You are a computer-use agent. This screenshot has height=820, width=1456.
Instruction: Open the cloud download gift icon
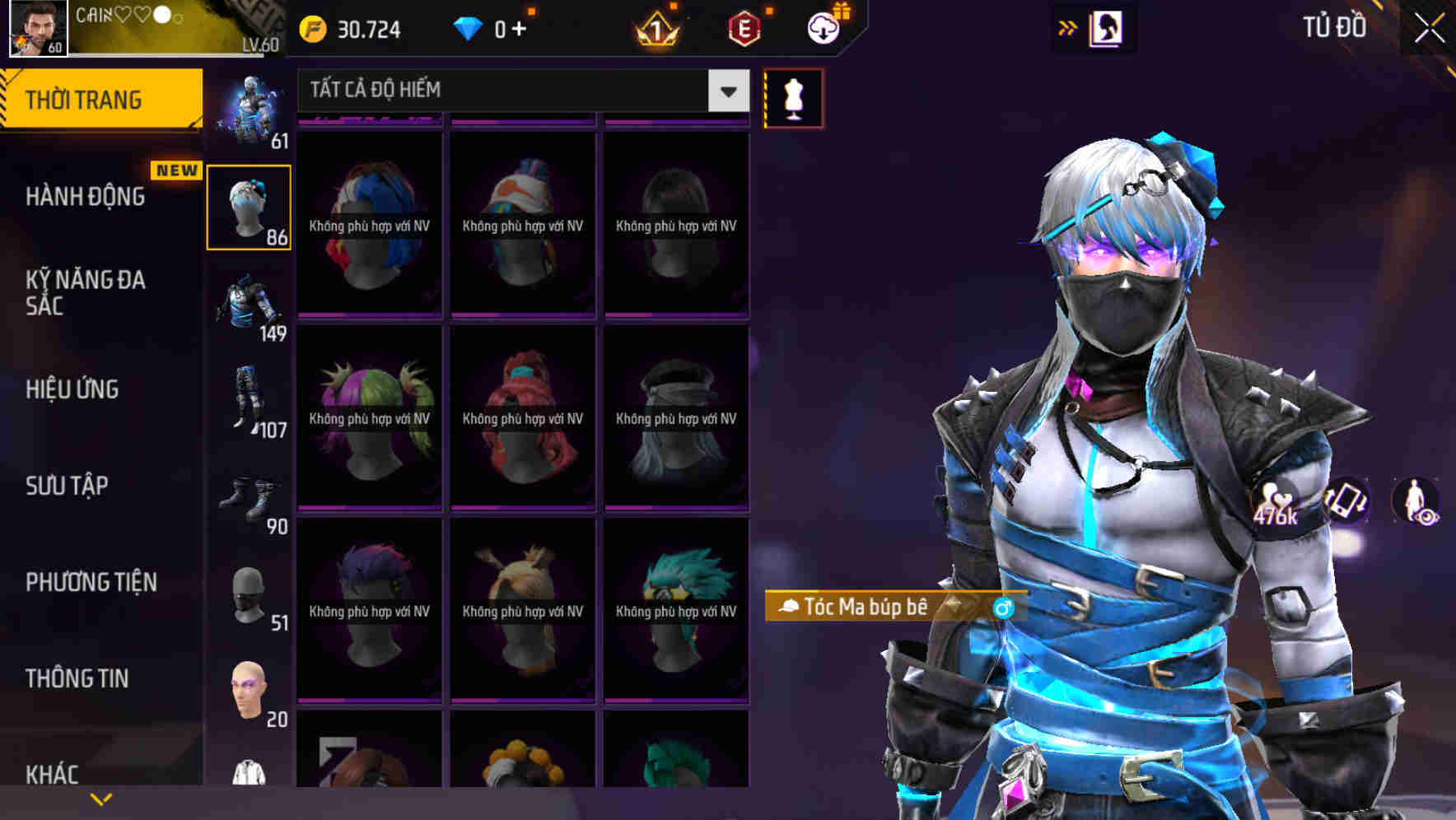click(x=823, y=28)
